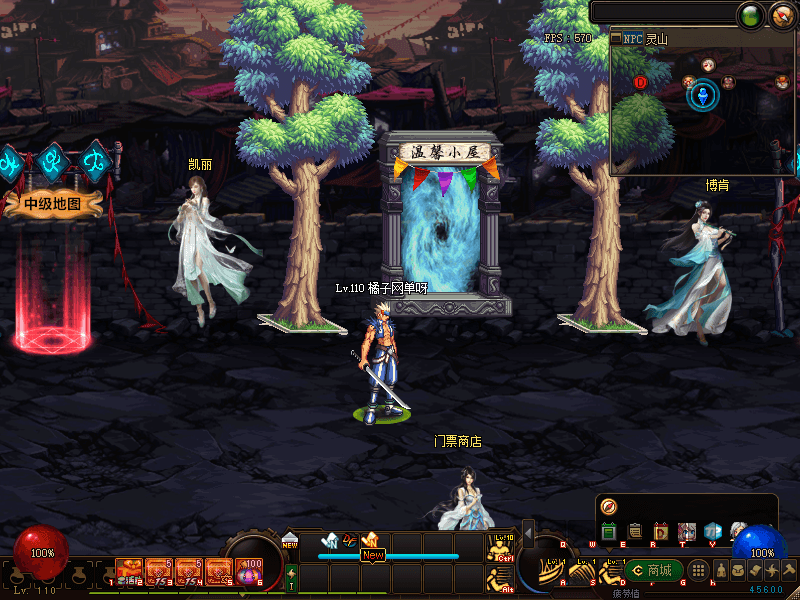The height and width of the screenshot is (600, 800).
Task: Click the green orb button above the minimap
Action: pos(750,15)
